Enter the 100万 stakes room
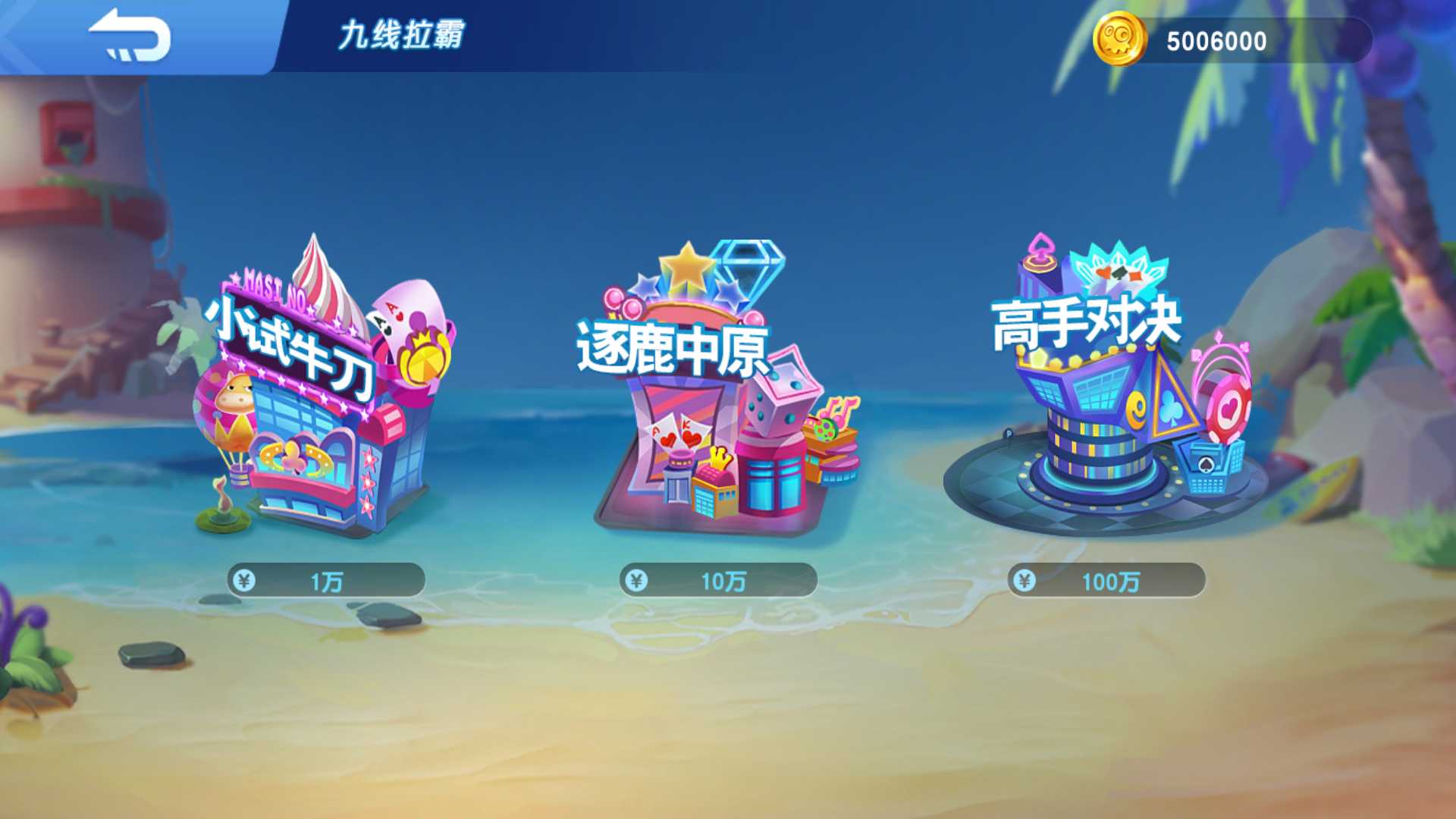 tap(1107, 579)
